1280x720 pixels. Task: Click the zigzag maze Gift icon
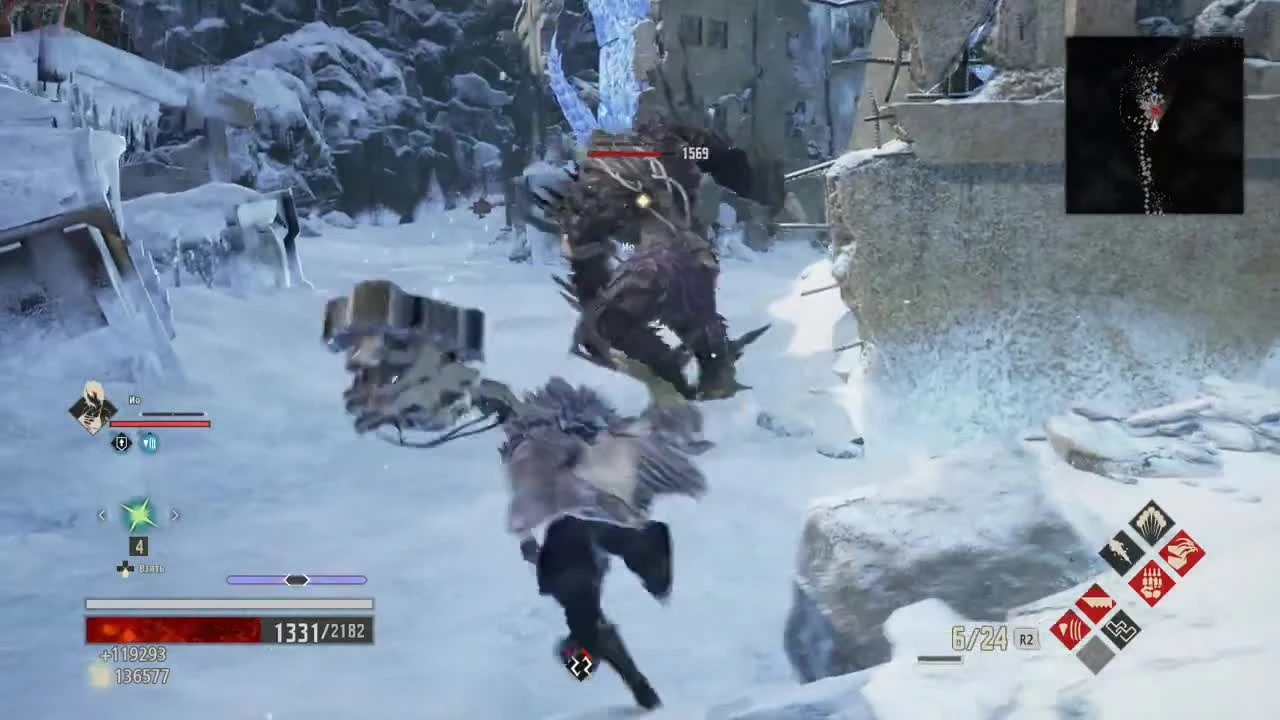pos(1121,629)
